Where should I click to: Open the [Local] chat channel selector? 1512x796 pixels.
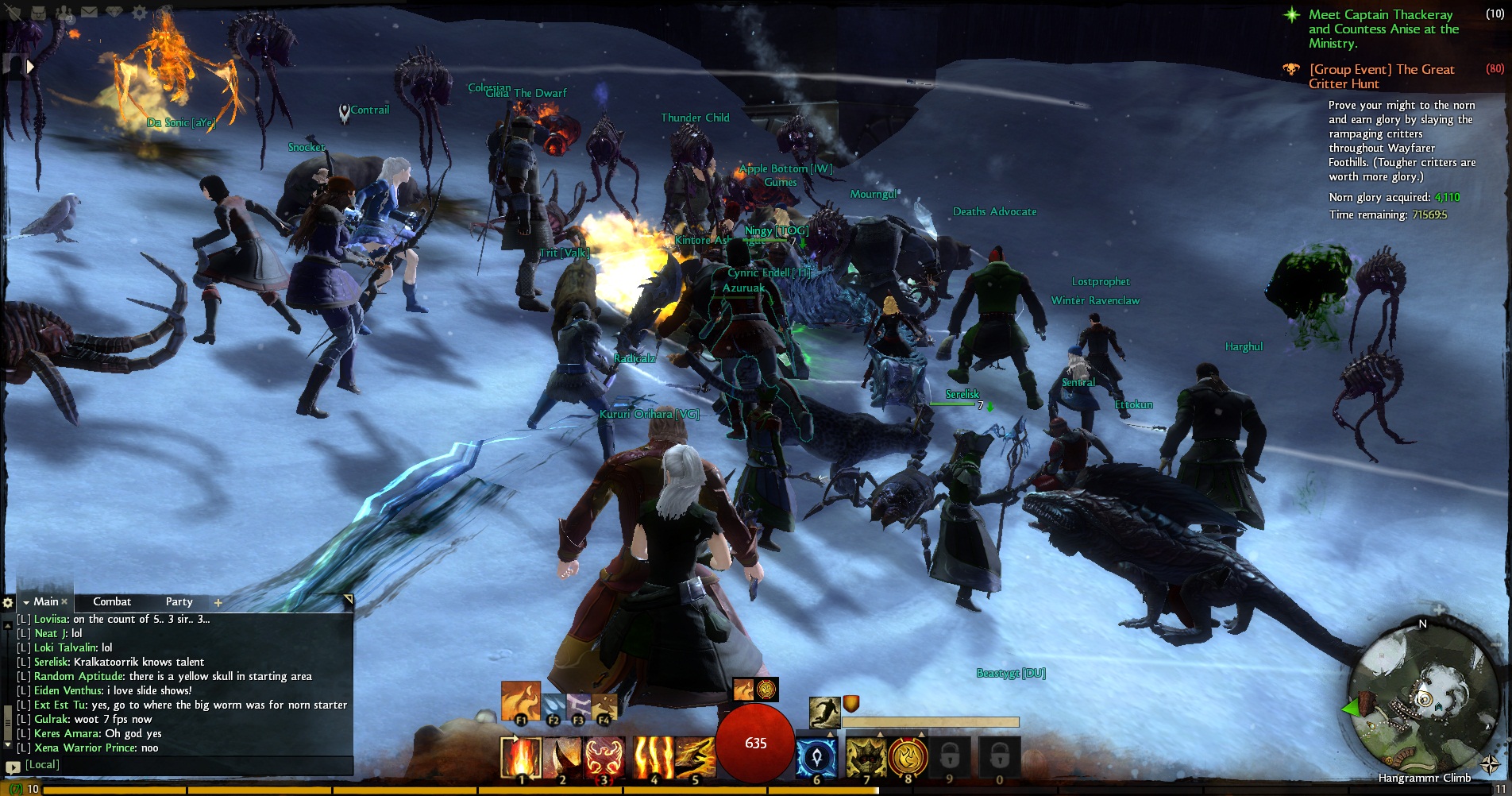pos(41,765)
